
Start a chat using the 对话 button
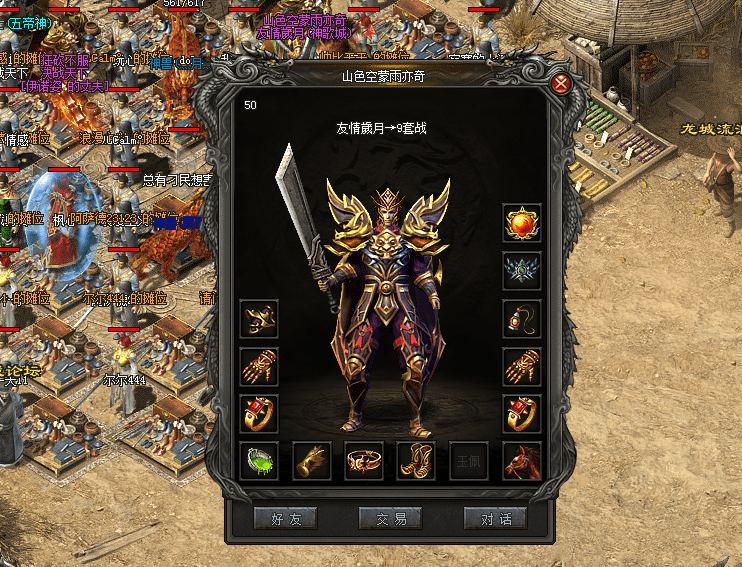[x=494, y=518]
